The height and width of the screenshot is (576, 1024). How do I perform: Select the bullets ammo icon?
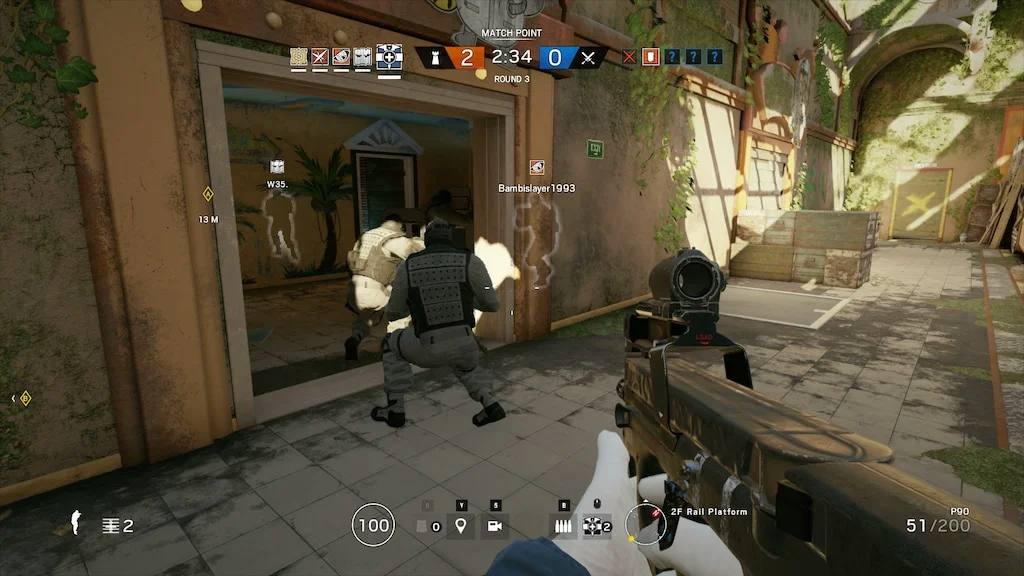(565, 525)
